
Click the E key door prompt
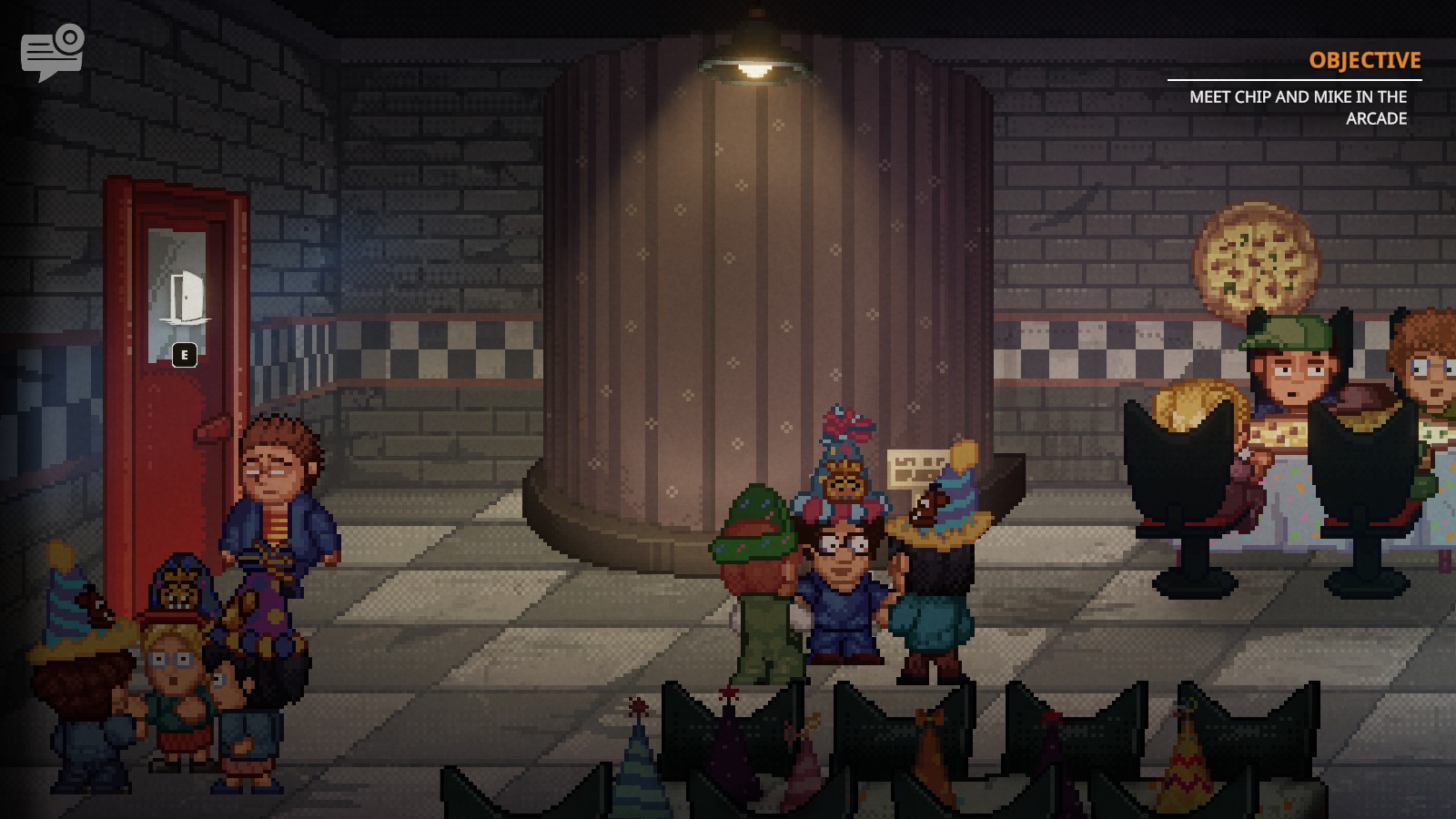[183, 355]
